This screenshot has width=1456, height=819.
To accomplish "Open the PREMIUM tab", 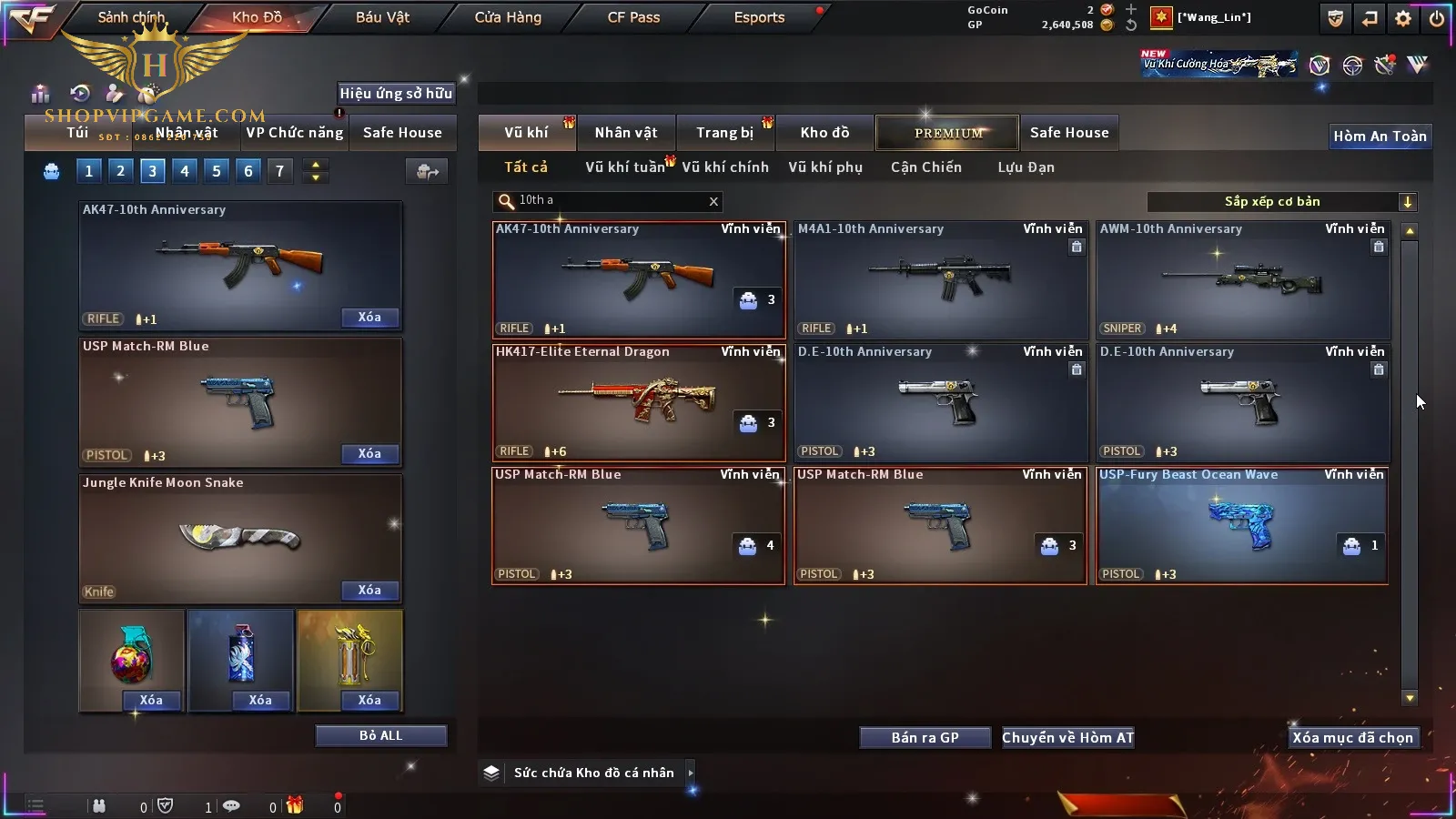I will pos(947,133).
